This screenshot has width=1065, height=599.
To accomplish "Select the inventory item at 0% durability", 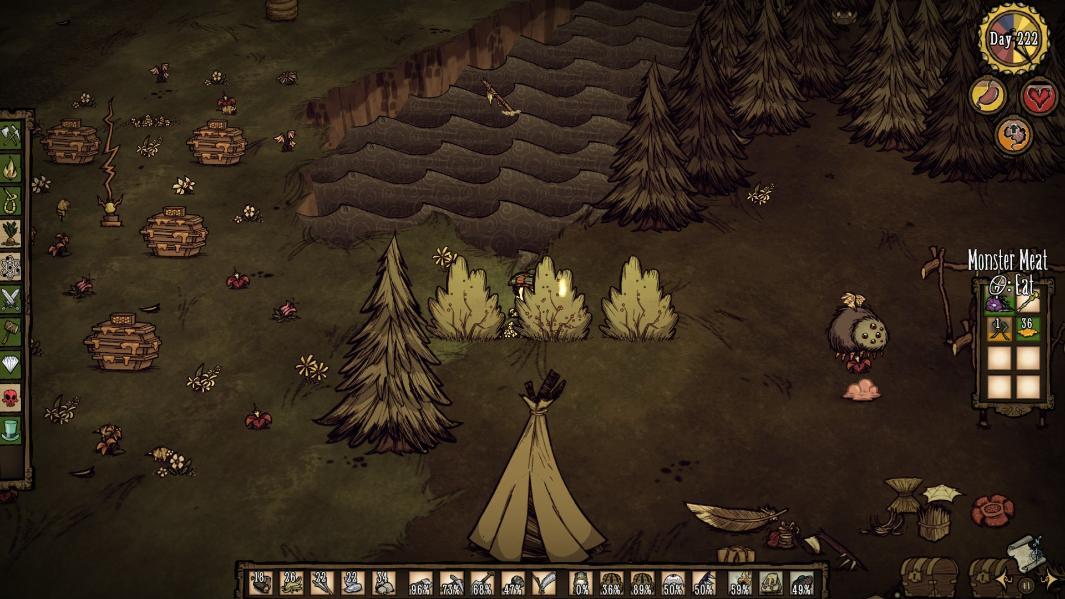I will pyautogui.click(x=580, y=583).
